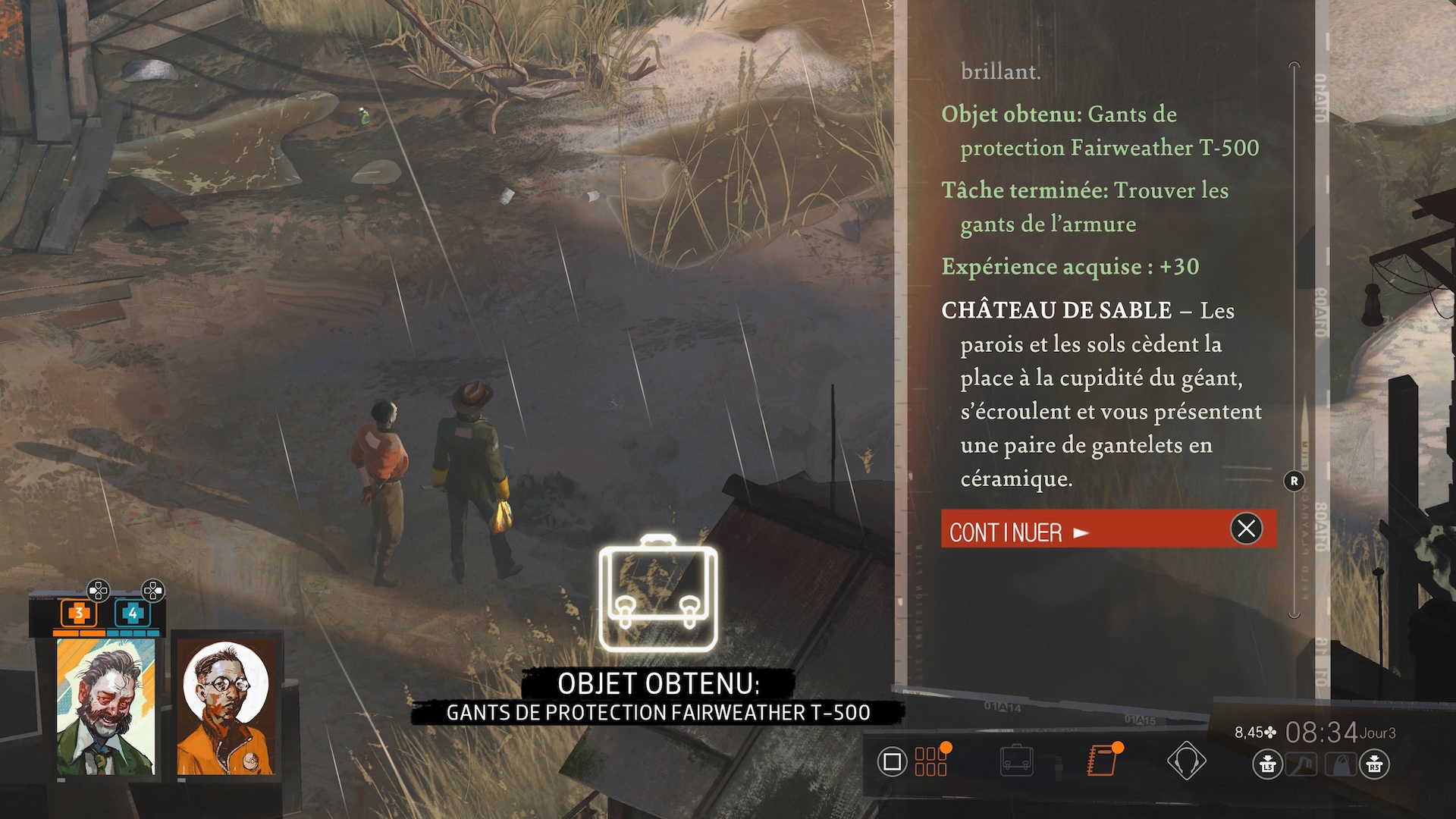Open the orange journal notebook
This screenshot has width=1456, height=819.
[1101, 761]
